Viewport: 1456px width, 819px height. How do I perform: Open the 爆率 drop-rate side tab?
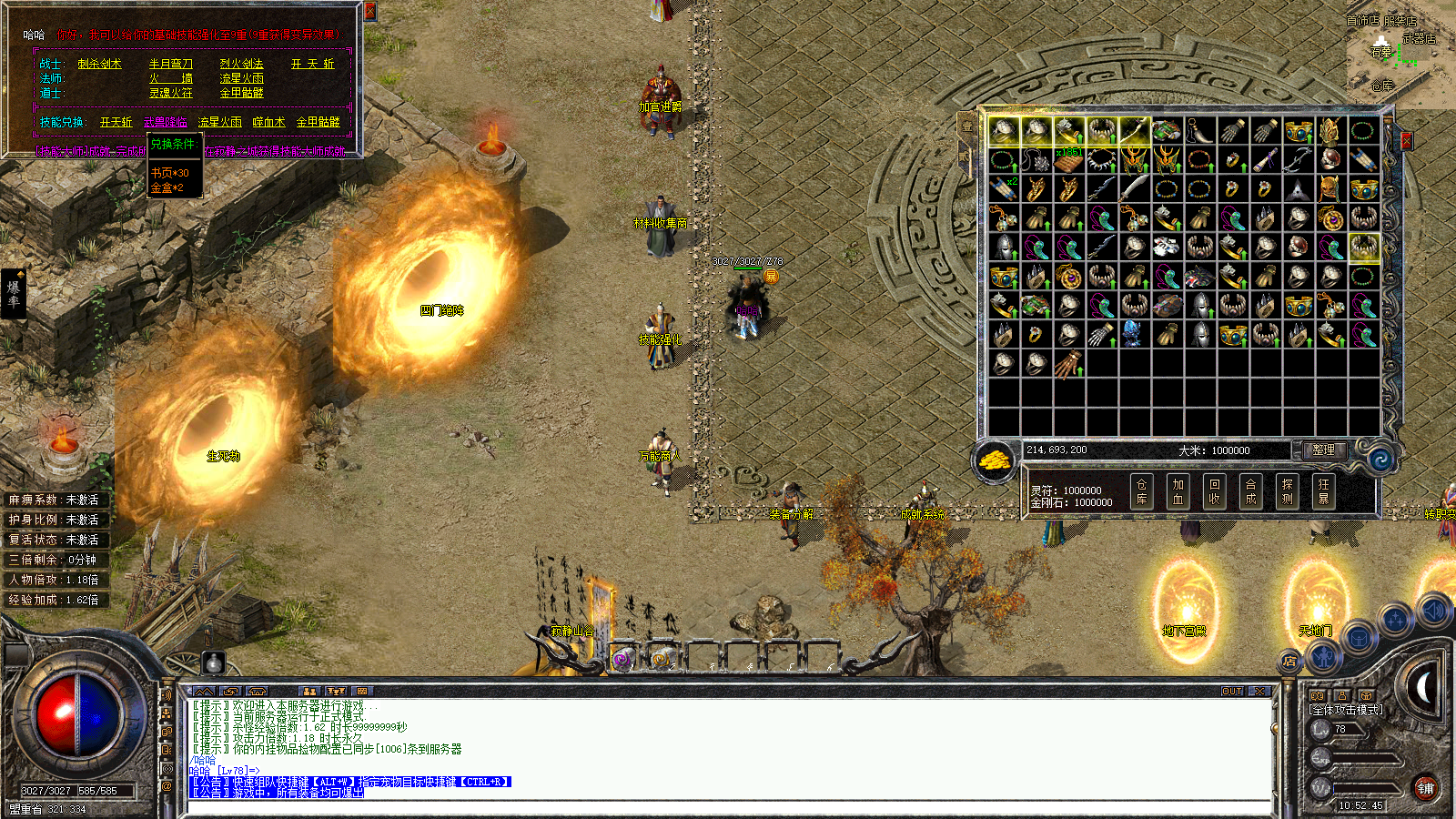(x=14, y=293)
